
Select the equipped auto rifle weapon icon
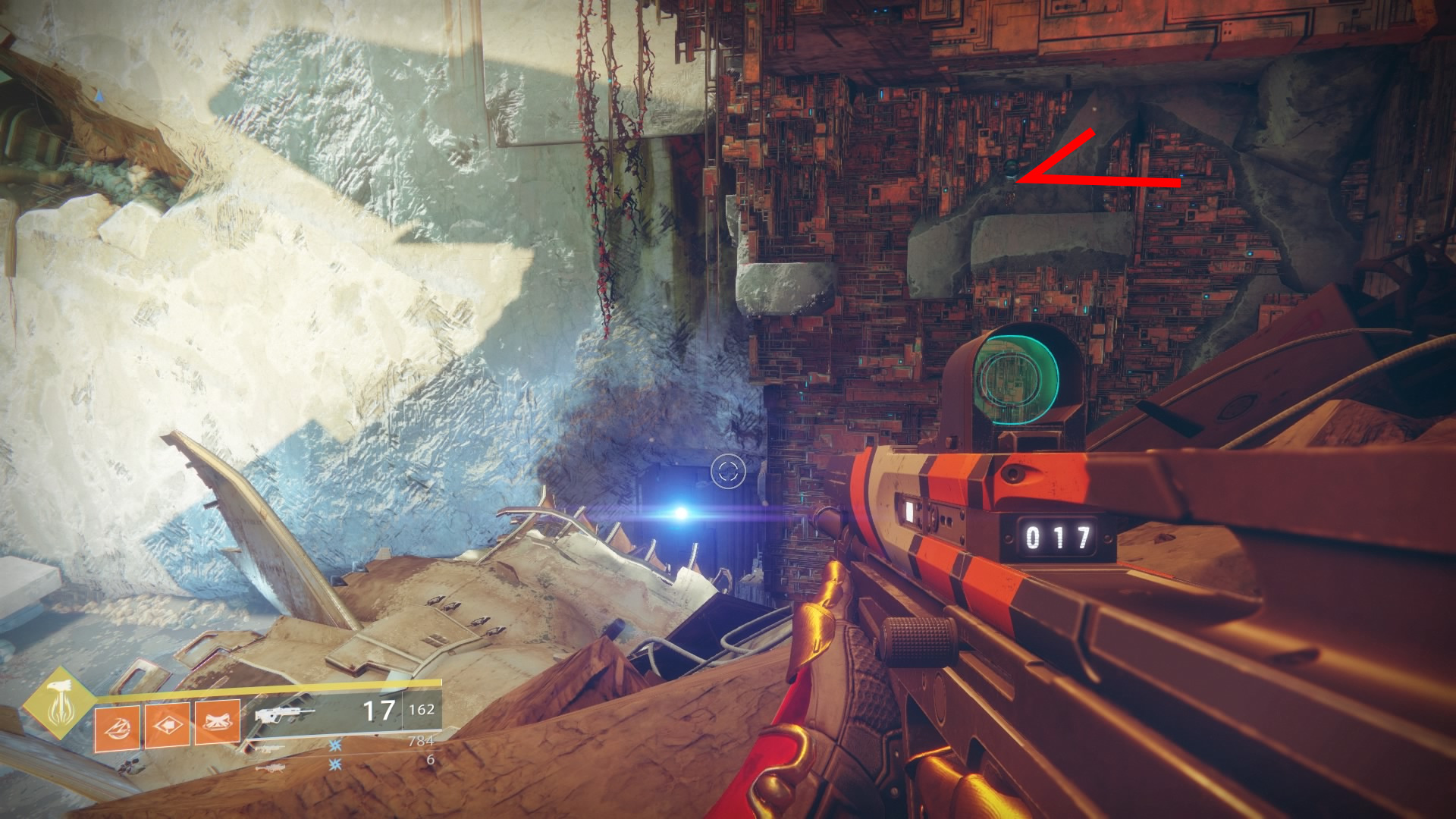point(284,714)
